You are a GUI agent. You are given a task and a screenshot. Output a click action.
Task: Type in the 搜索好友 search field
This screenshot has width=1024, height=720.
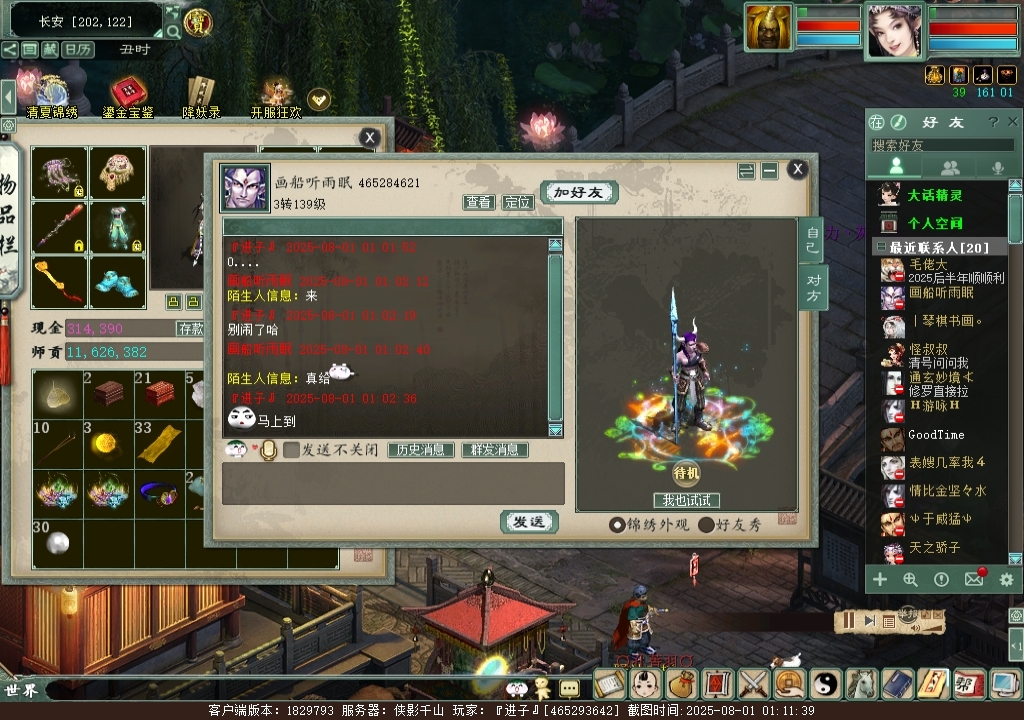point(940,146)
